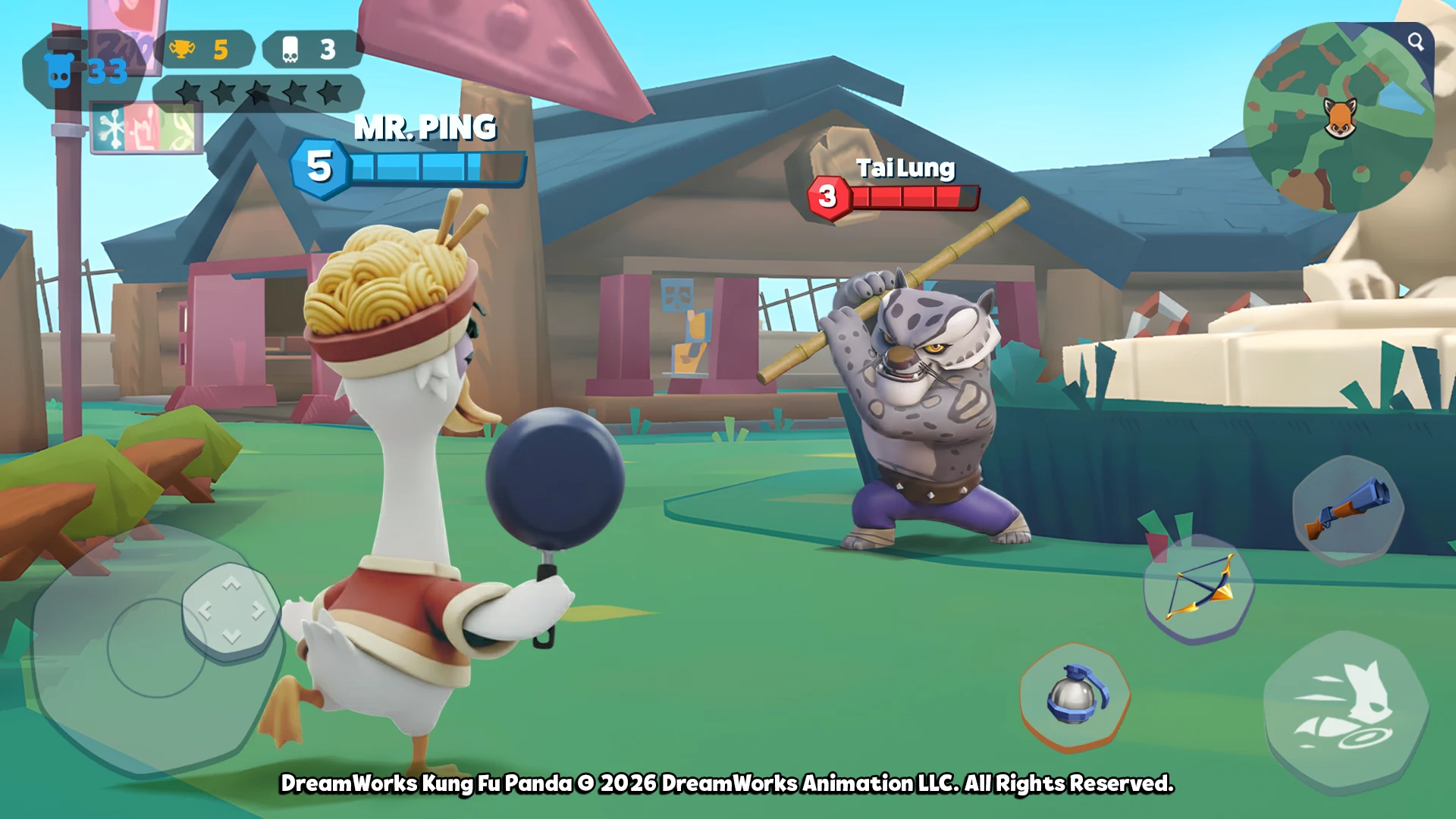Tap the skull kill counter showing 3
Viewport: 1456px width, 819px height.
pyautogui.click(x=307, y=48)
